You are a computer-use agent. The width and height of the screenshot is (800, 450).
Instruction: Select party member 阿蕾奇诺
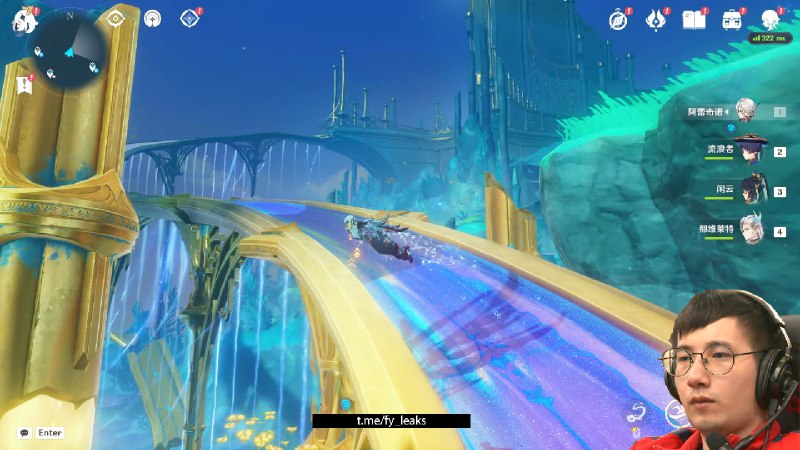click(x=746, y=112)
